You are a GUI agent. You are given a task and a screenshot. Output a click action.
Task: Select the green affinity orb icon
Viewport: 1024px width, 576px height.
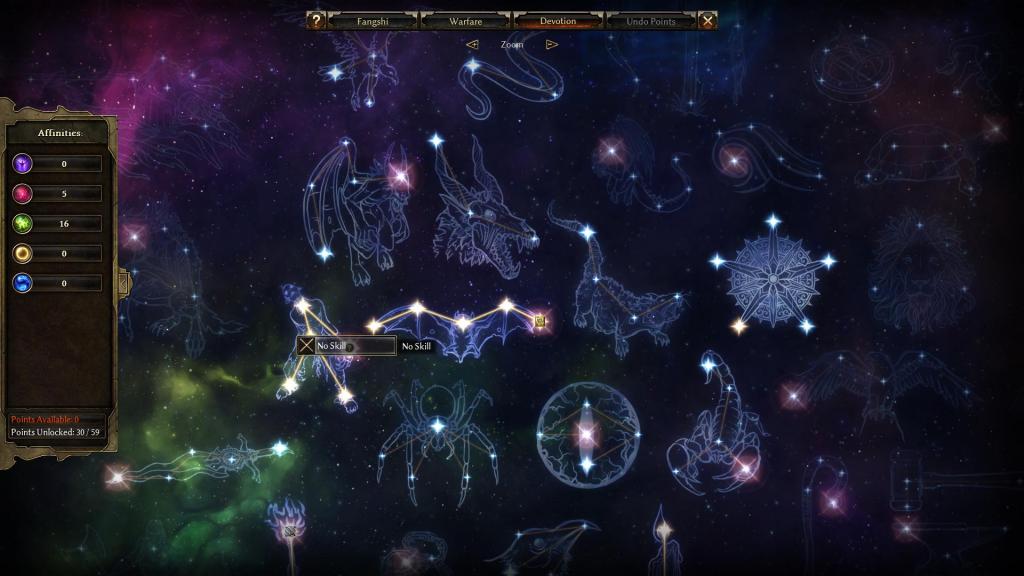pyautogui.click(x=22, y=224)
